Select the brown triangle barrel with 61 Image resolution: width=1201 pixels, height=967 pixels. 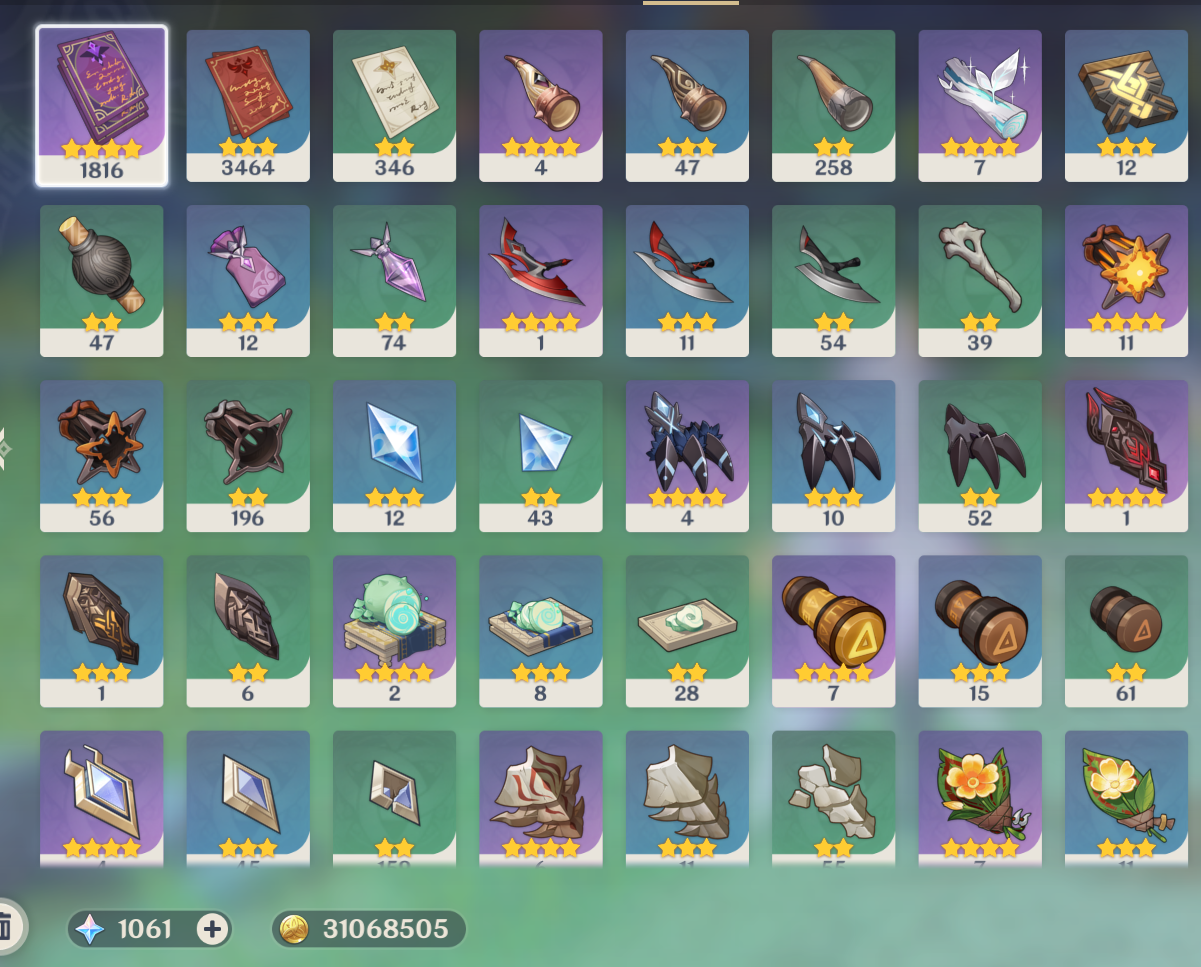pyautogui.click(x=1126, y=630)
